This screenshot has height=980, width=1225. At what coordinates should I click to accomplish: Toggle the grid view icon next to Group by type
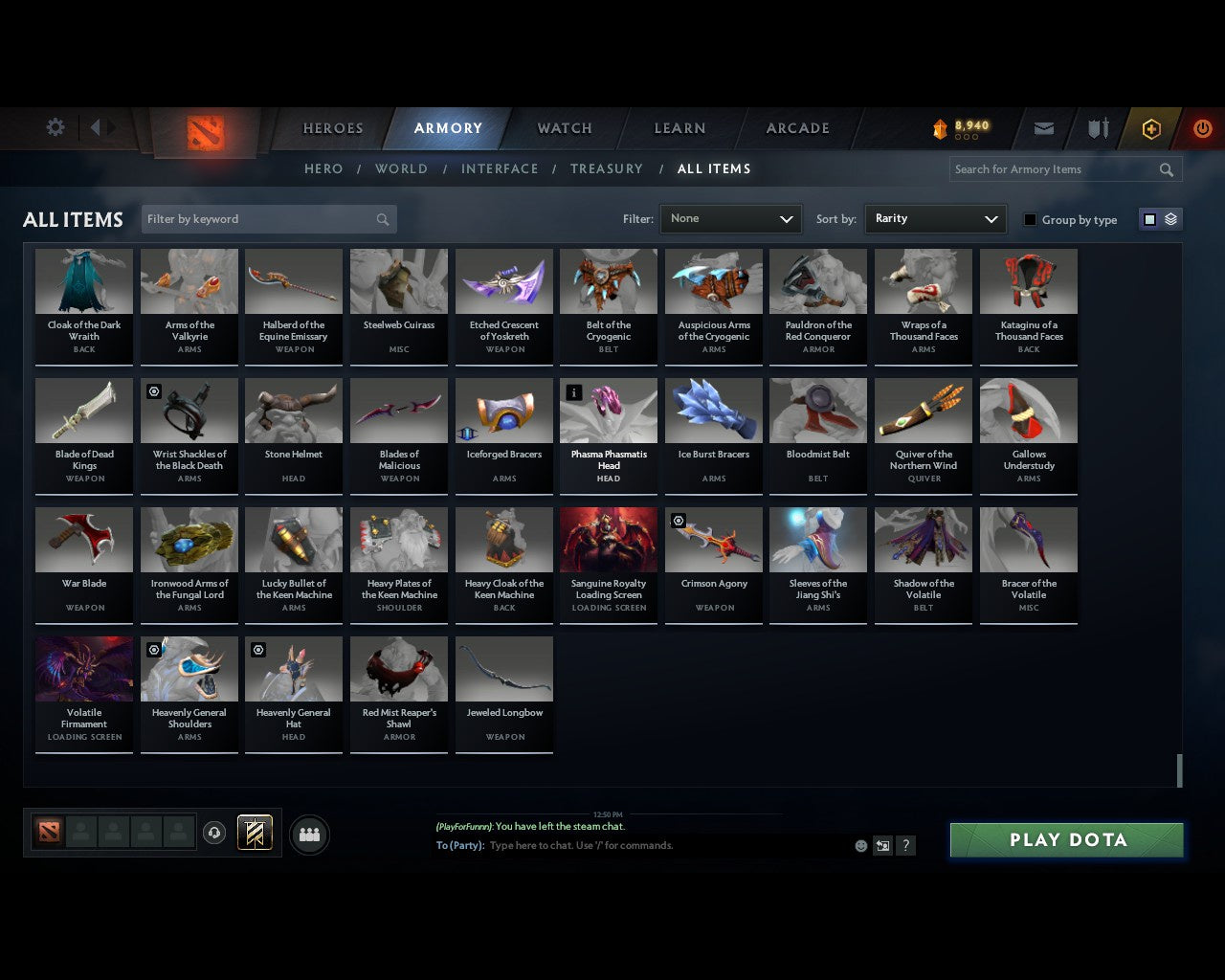1148,218
